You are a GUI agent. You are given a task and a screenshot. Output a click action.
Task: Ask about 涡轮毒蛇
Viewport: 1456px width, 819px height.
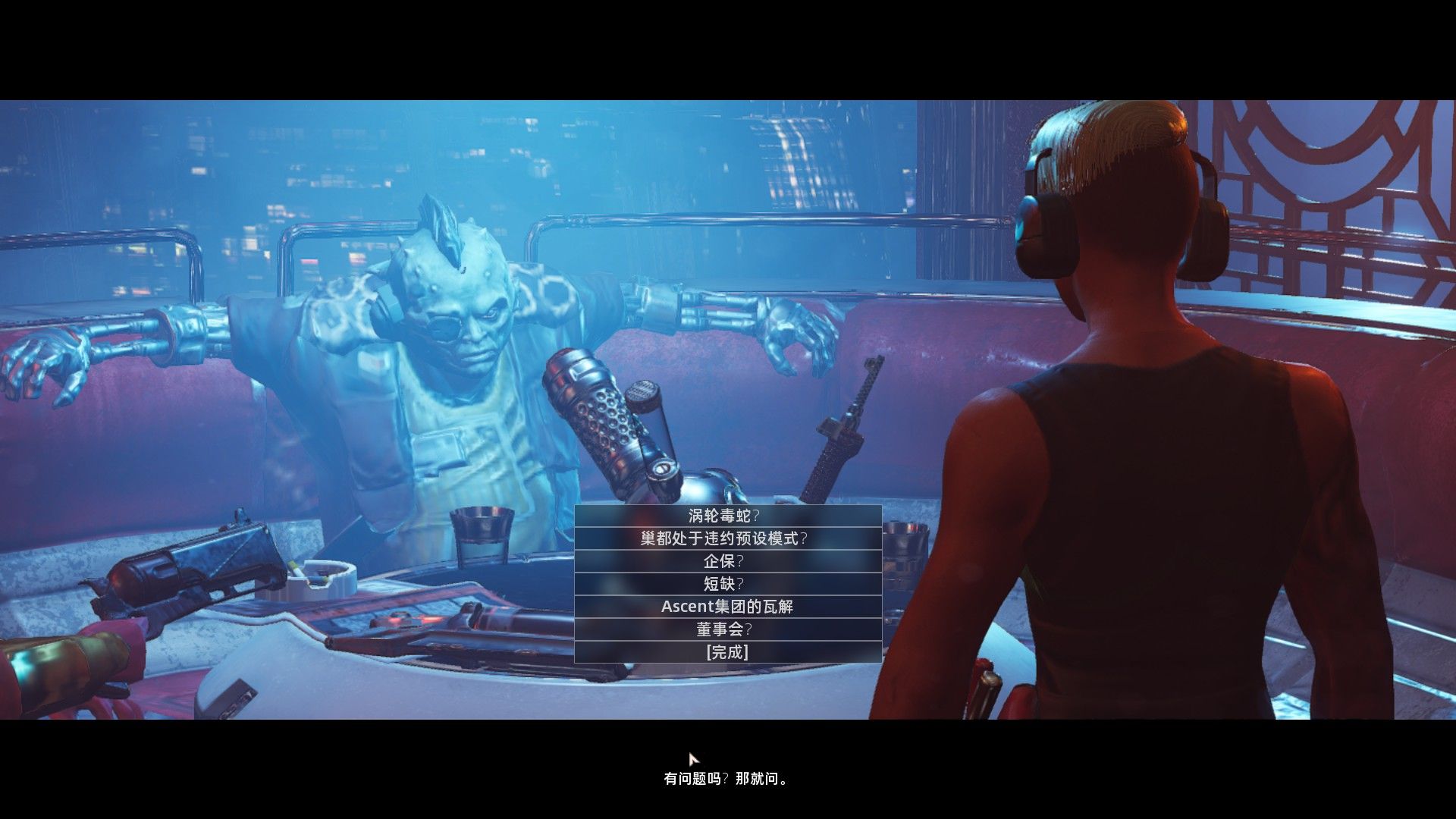[727, 516]
